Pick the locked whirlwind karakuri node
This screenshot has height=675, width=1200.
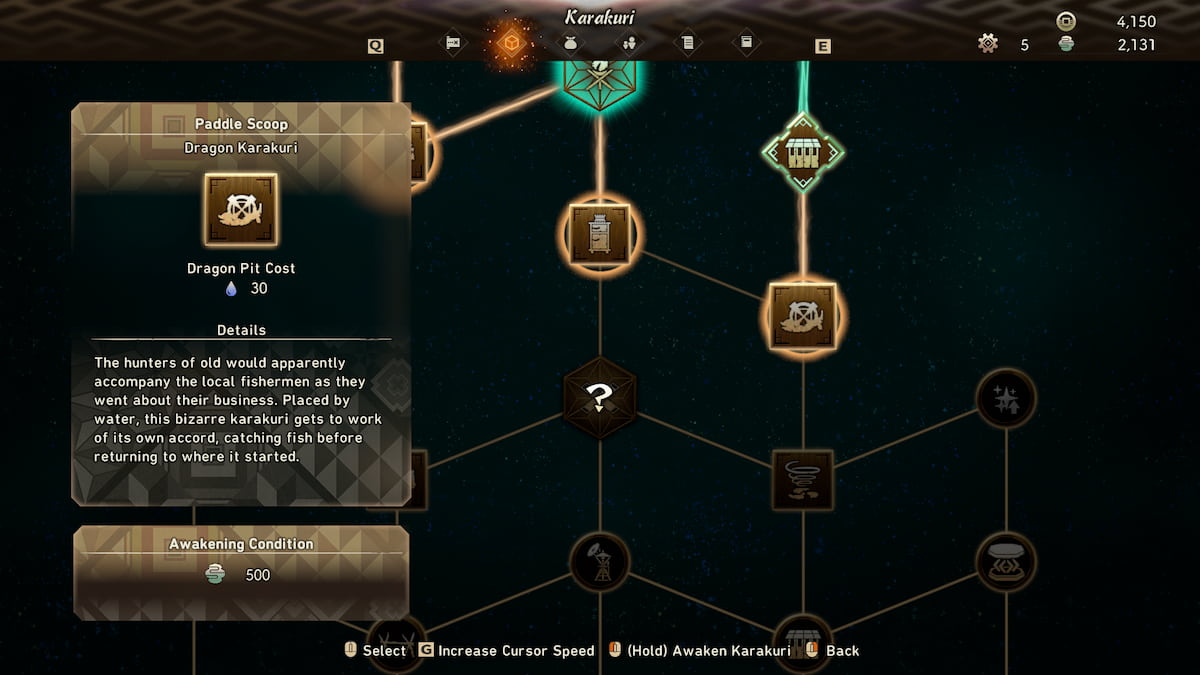[802, 479]
